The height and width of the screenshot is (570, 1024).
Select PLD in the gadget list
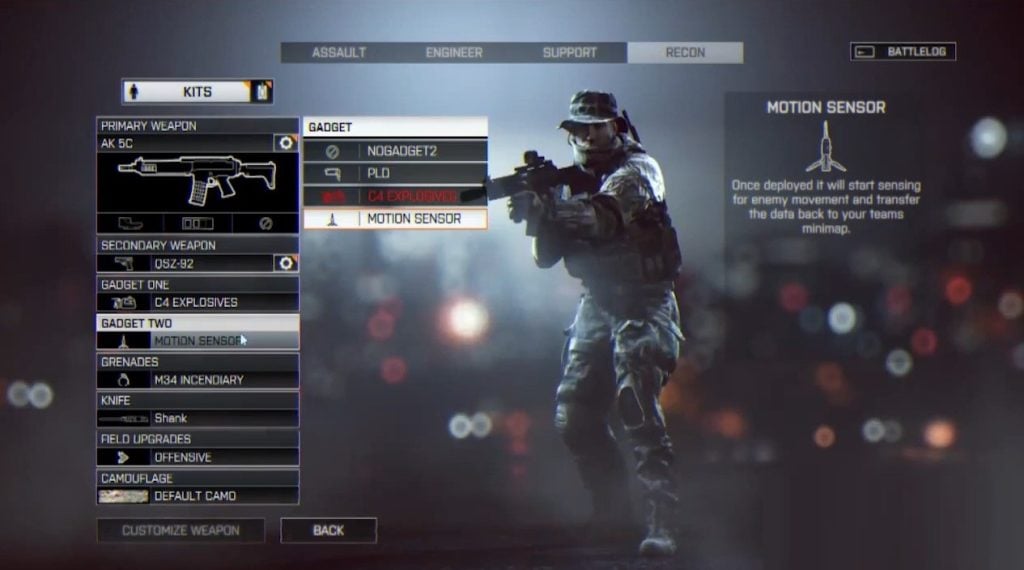coord(395,174)
